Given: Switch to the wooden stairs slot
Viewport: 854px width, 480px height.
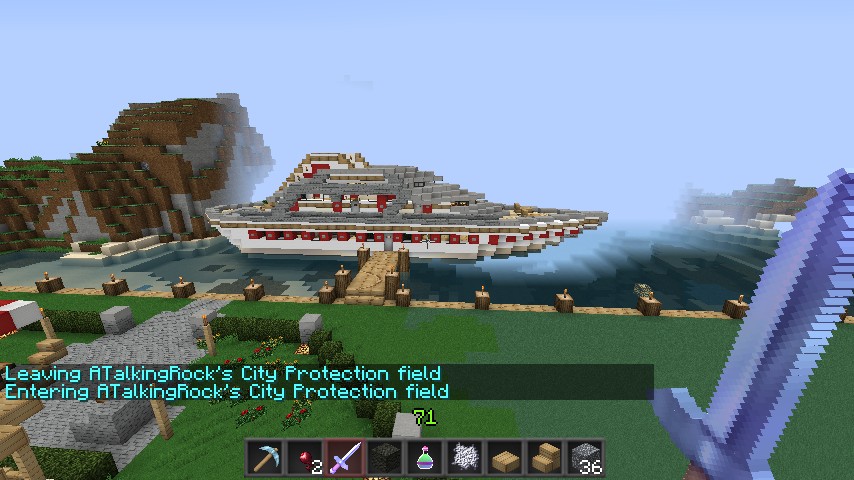Looking at the screenshot, I should [x=545, y=459].
